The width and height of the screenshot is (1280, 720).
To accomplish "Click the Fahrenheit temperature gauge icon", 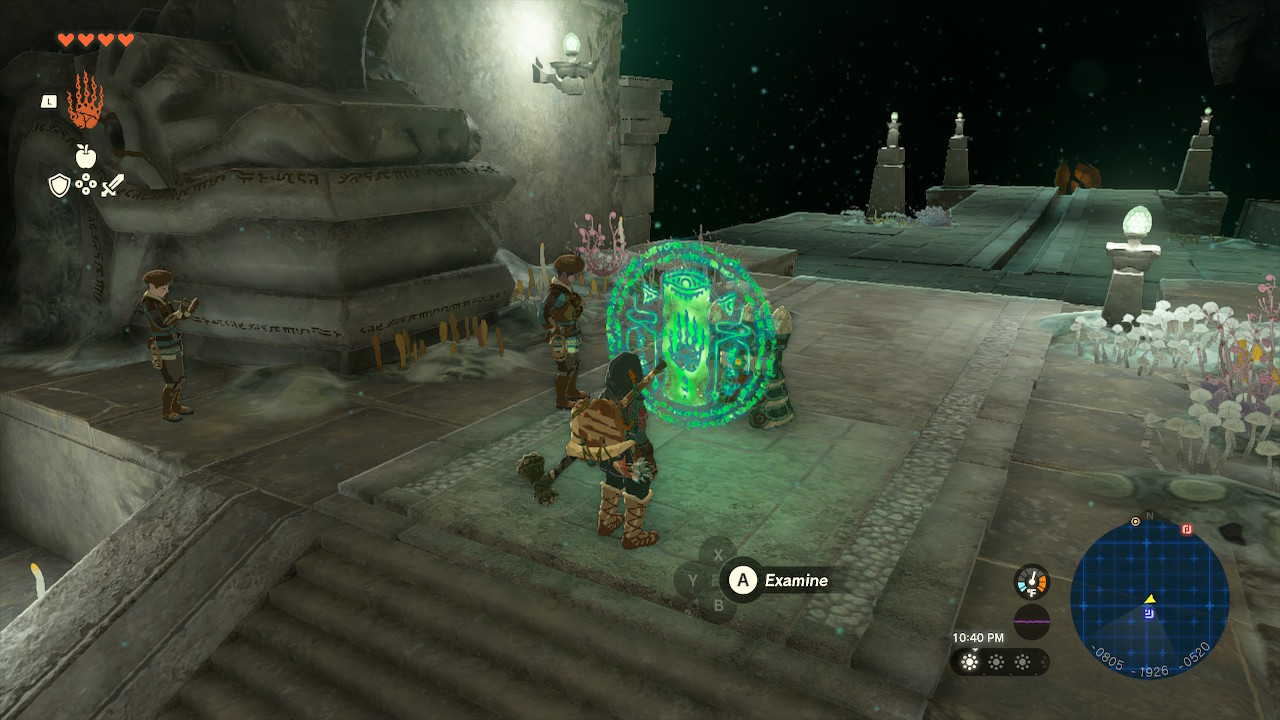I will [1031, 580].
